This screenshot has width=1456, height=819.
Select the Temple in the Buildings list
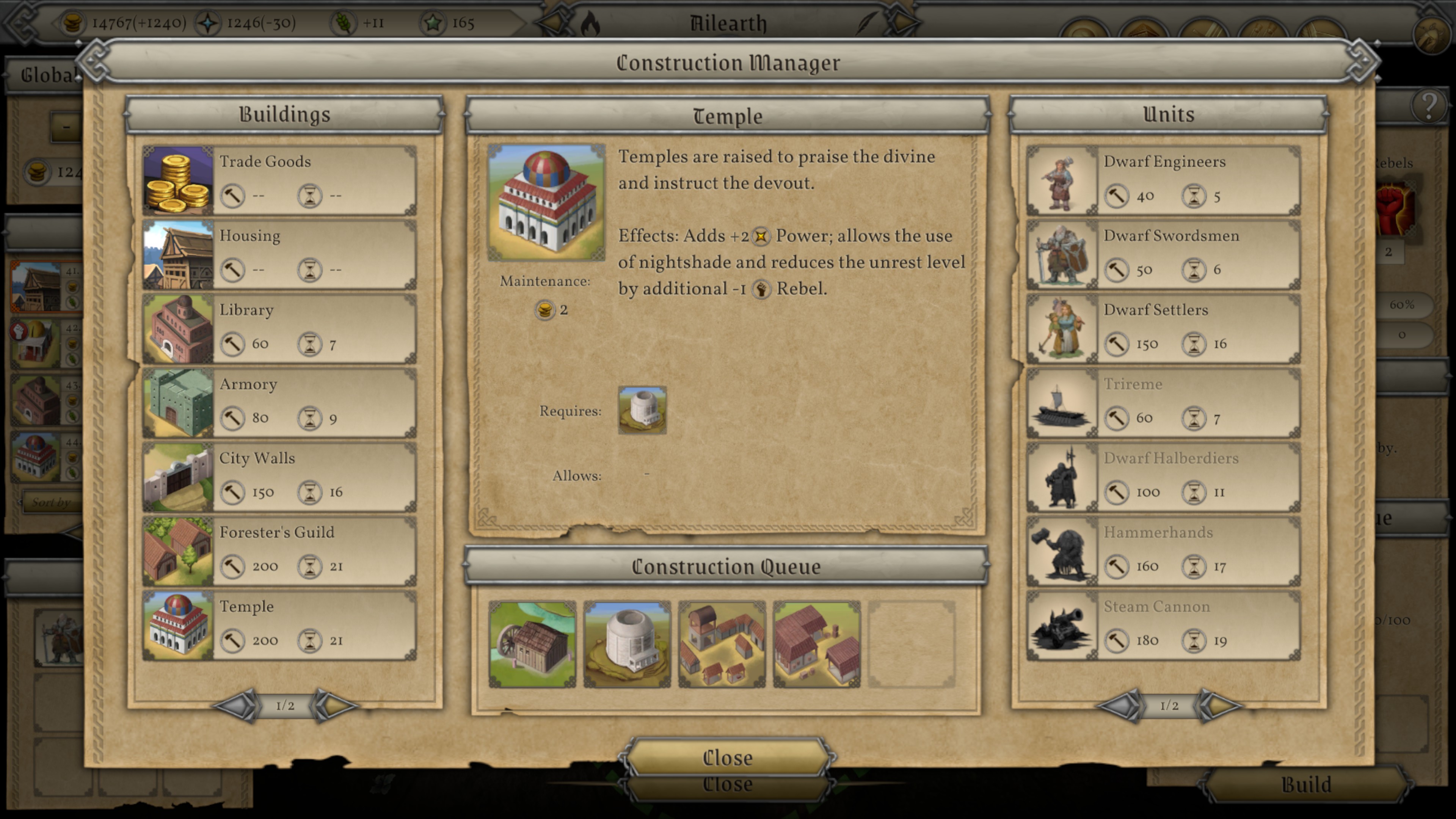280,624
